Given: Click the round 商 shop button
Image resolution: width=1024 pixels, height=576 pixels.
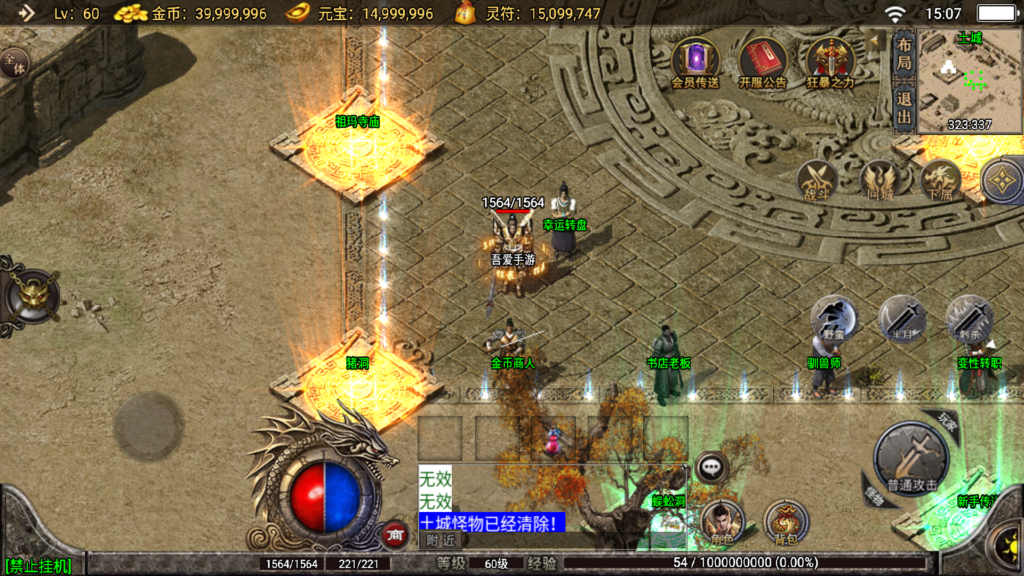Looking at the screenshot, I should [x=394, y=534].
